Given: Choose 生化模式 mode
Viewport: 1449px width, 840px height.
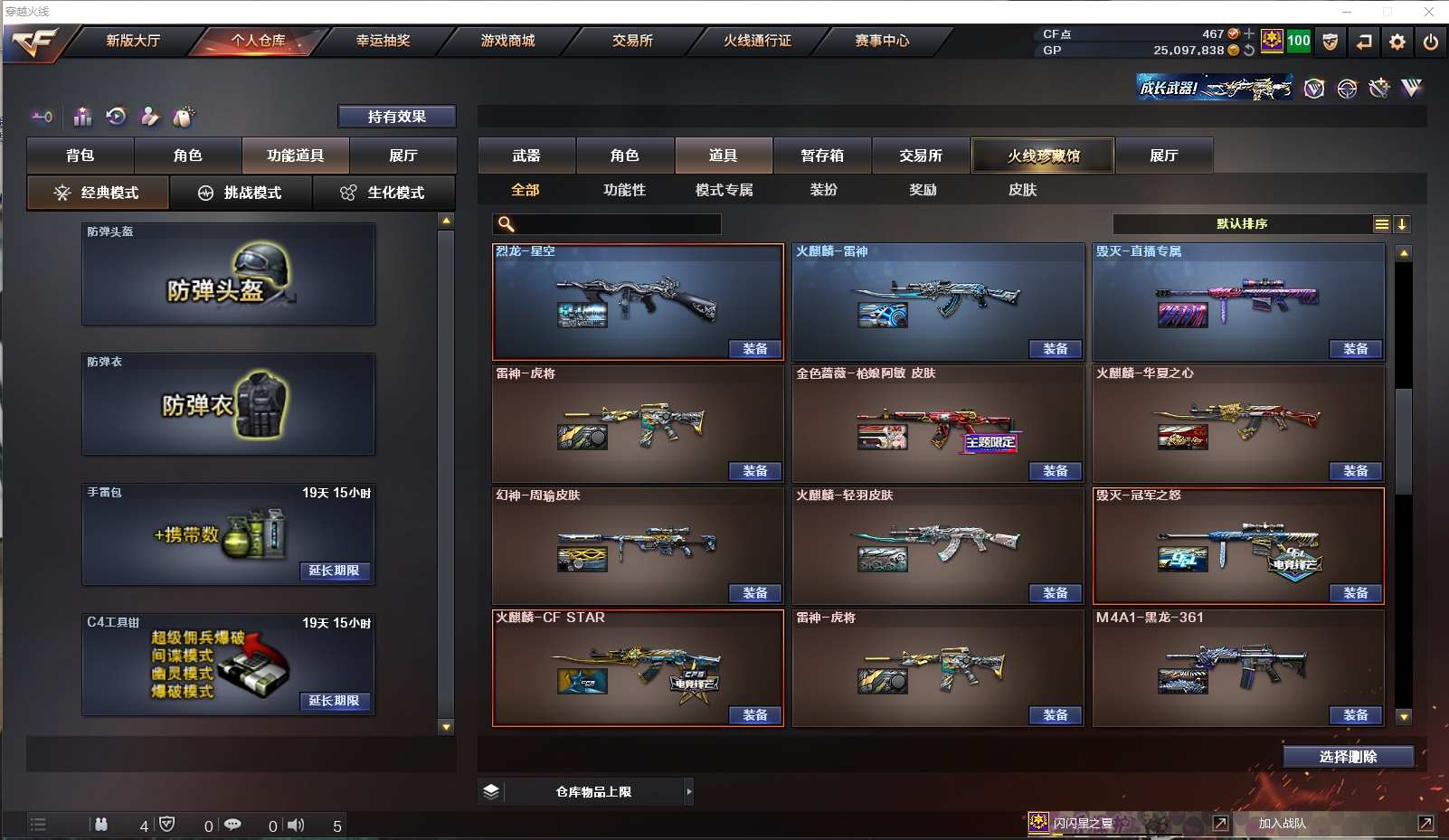Looking at the screenshot, I should (x=384, y=193).
